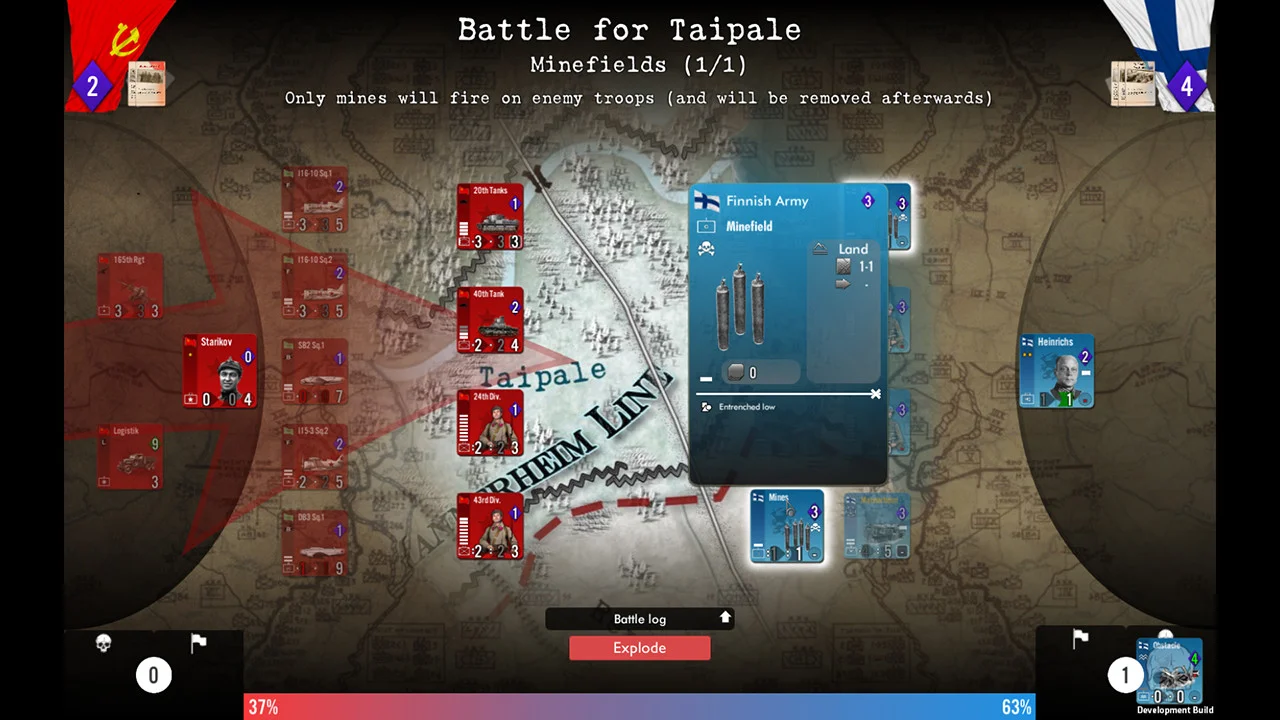
Task: Click the white flag icon above the casualty counter
Action: point(198,641)
